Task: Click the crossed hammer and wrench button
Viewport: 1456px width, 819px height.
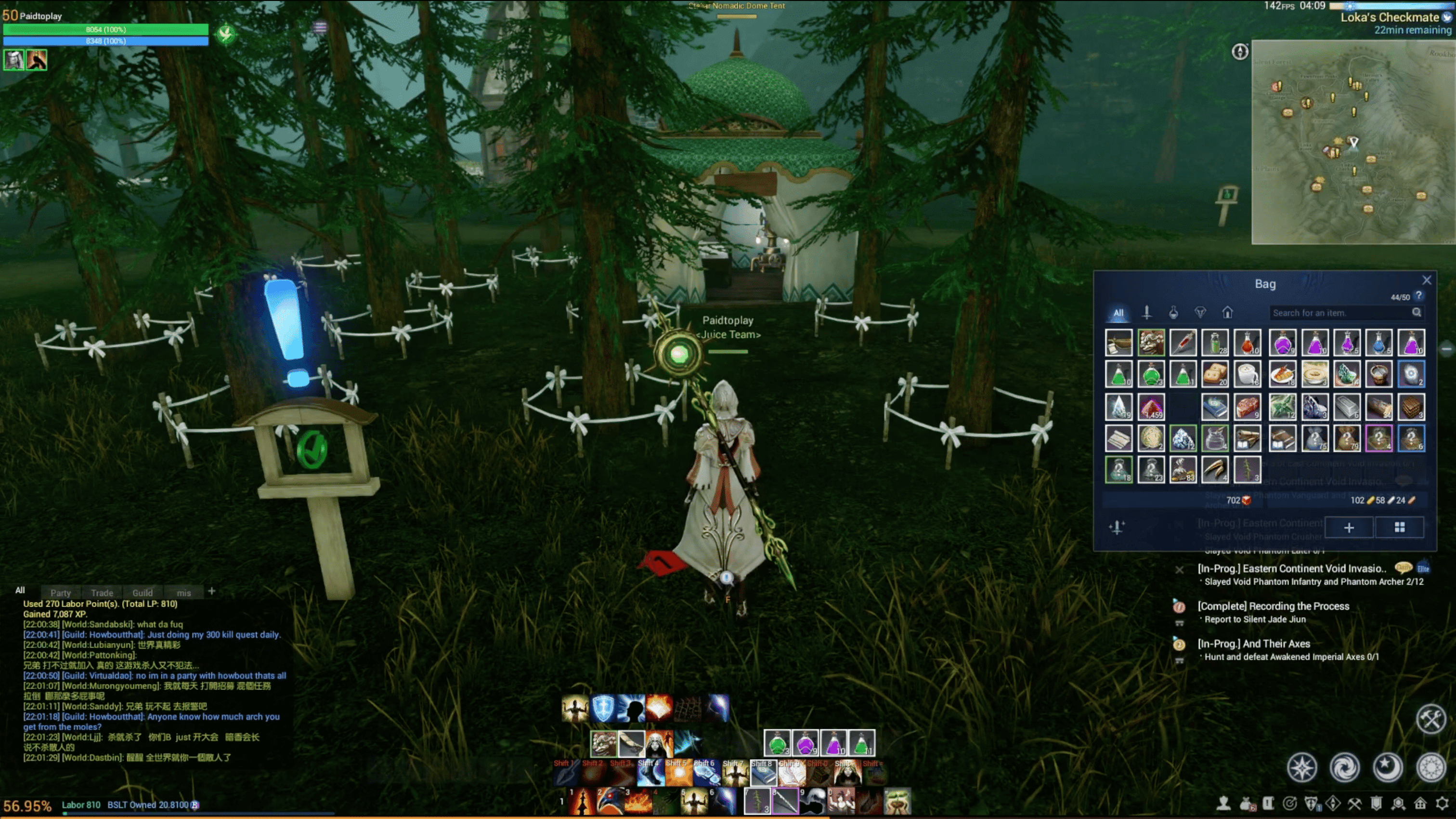Action: pos(1431,720)
